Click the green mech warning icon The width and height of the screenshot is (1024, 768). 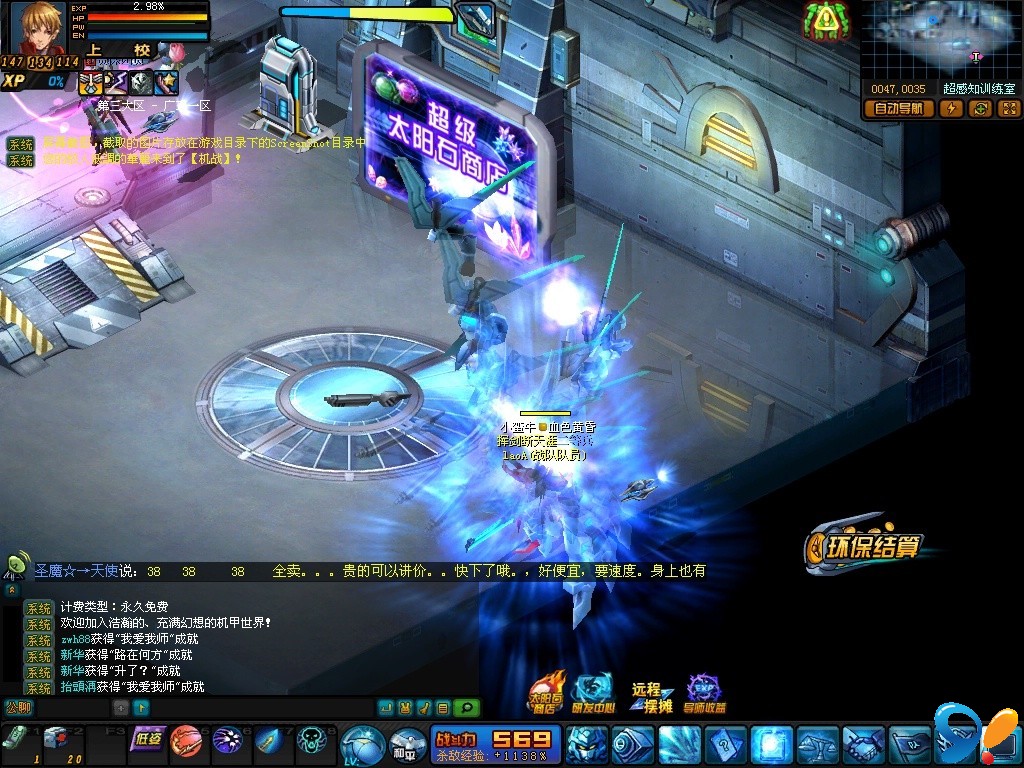click(826, 19)
